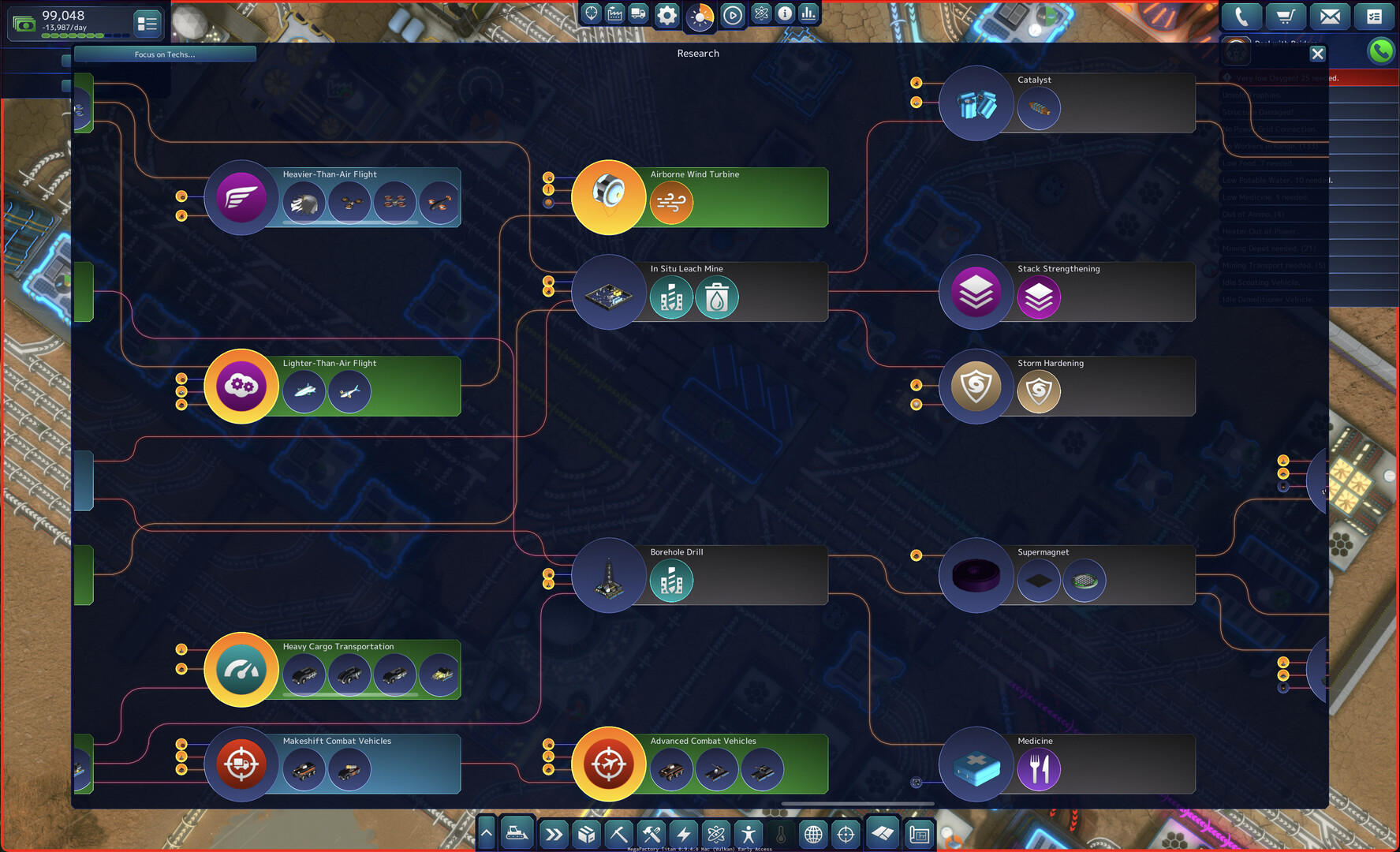Open the settings gear in top toolbar
1400x852 pixels.
click(666, 13)
